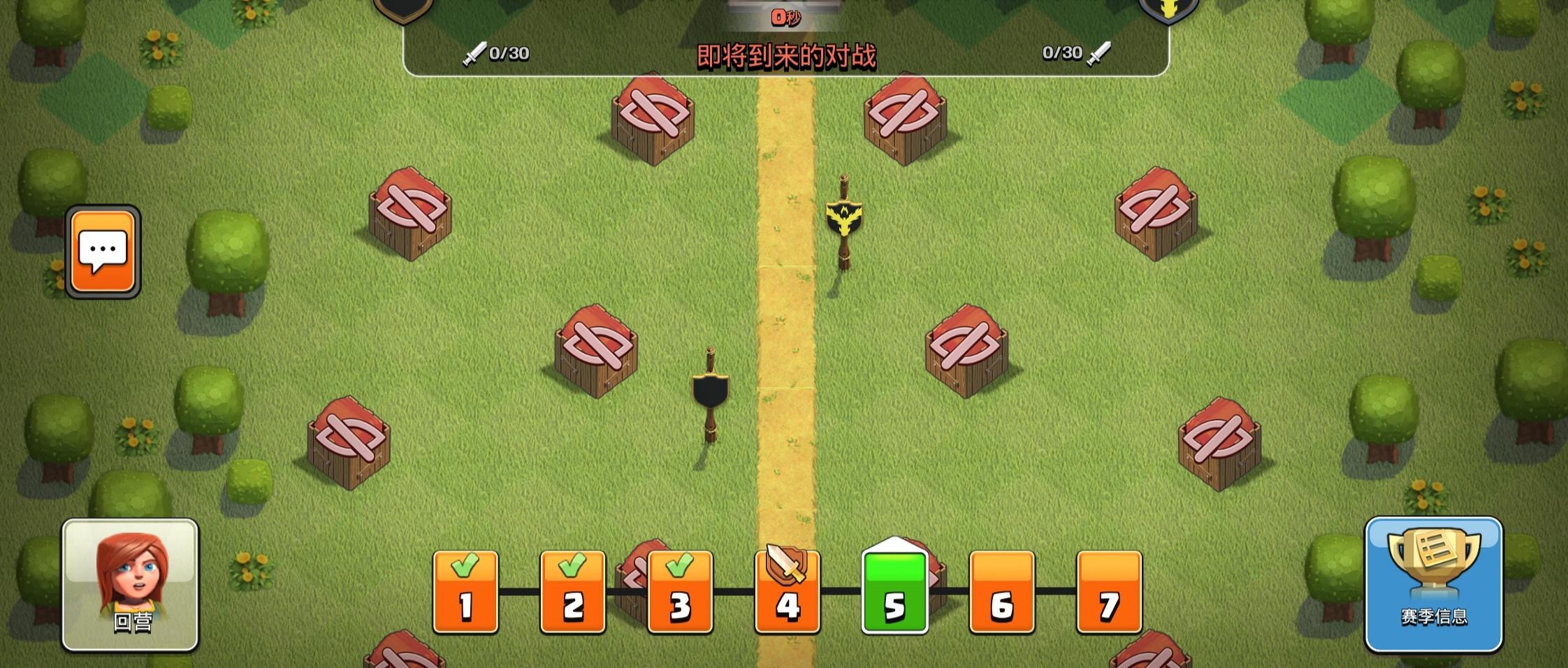Click the 0秒 countdown timer bar

(785, 18)
